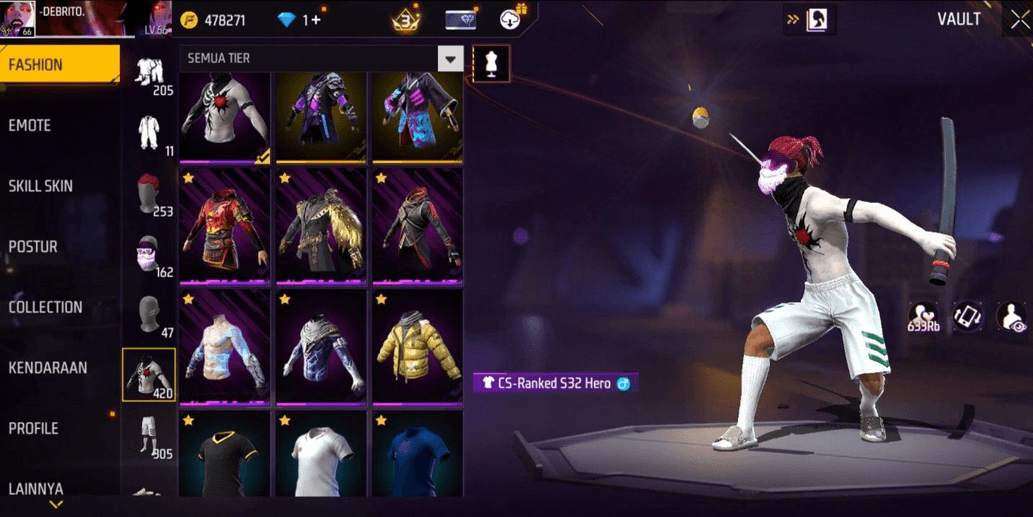Open the Fashion category
The height and width of the screenshot is (517, 1033).
[58, 65]
